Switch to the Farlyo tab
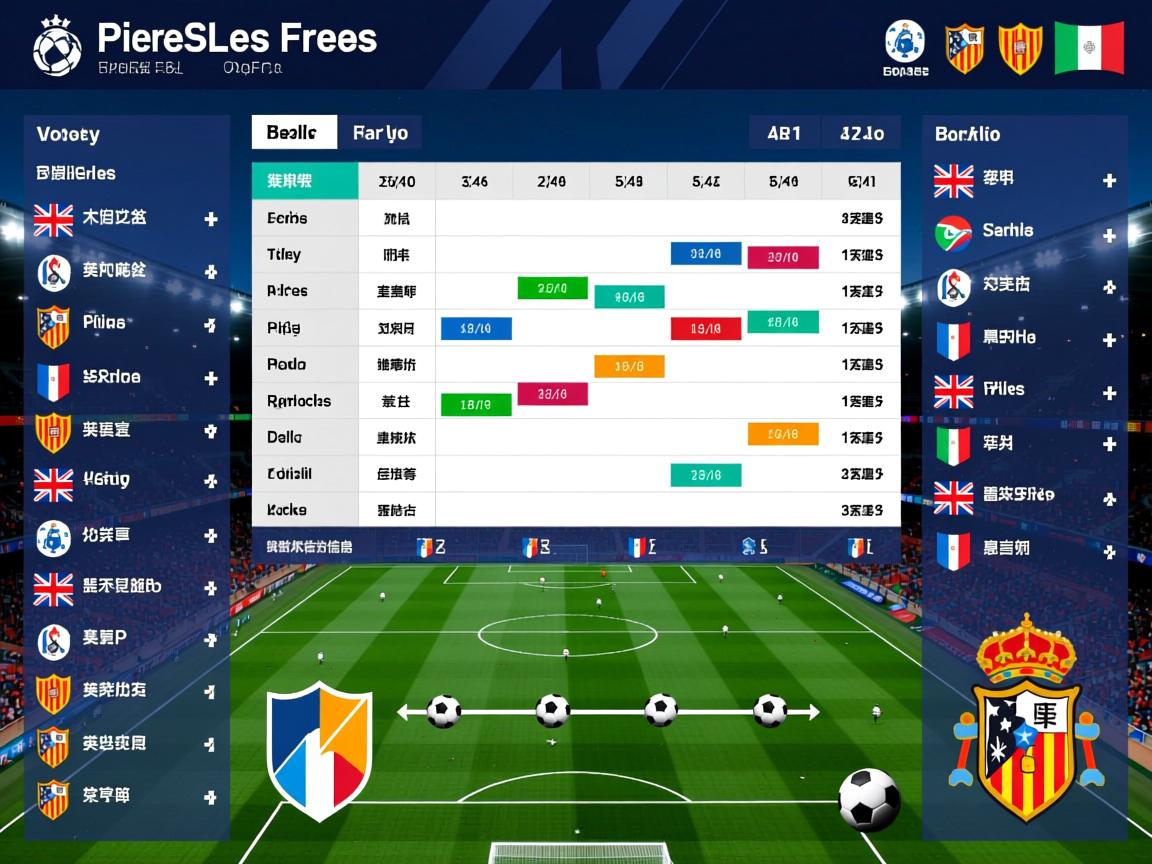1152x864 pixels. tap(380, 133)
